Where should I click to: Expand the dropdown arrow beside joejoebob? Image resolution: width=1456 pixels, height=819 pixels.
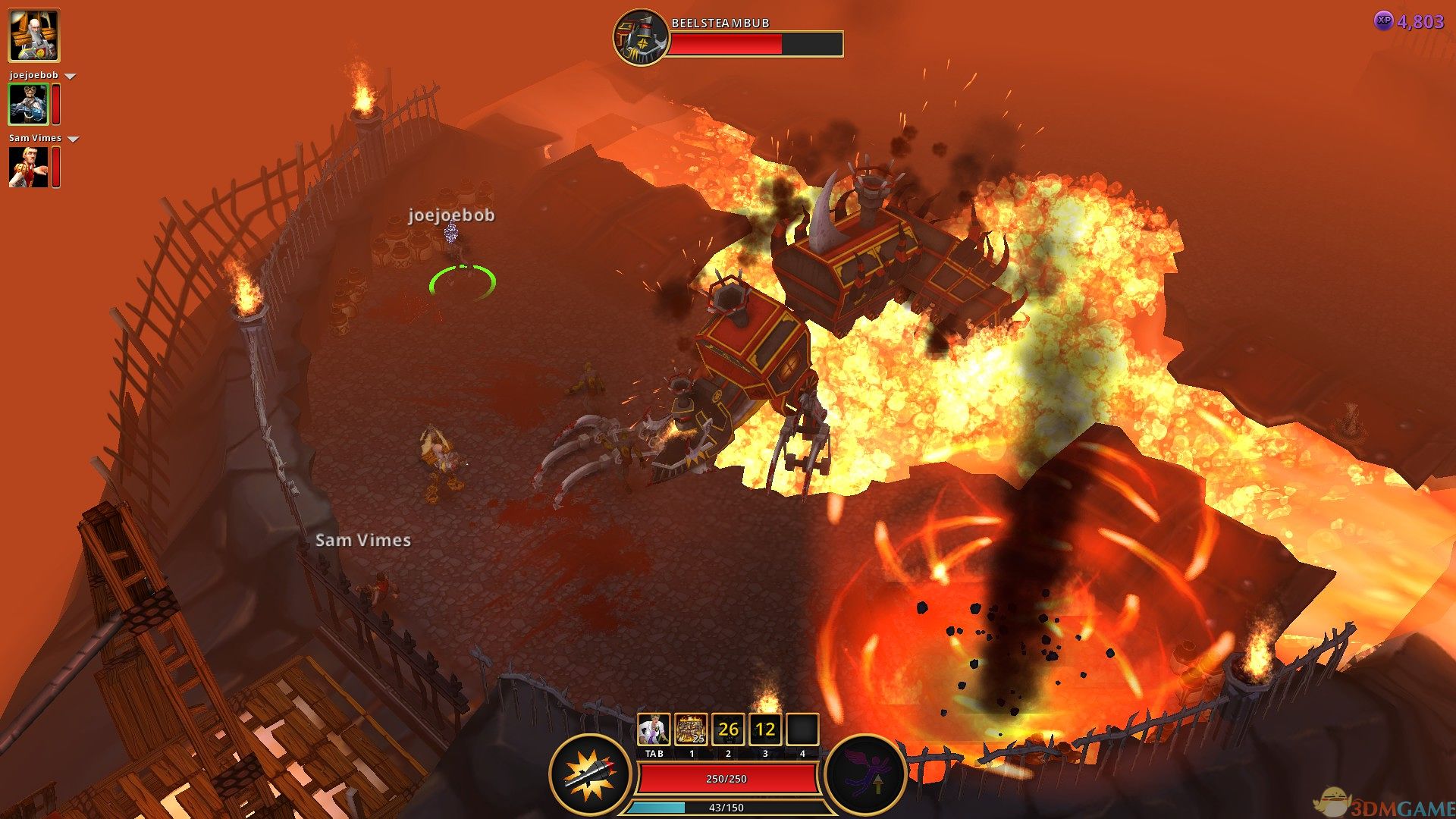[x=71, y=77]
